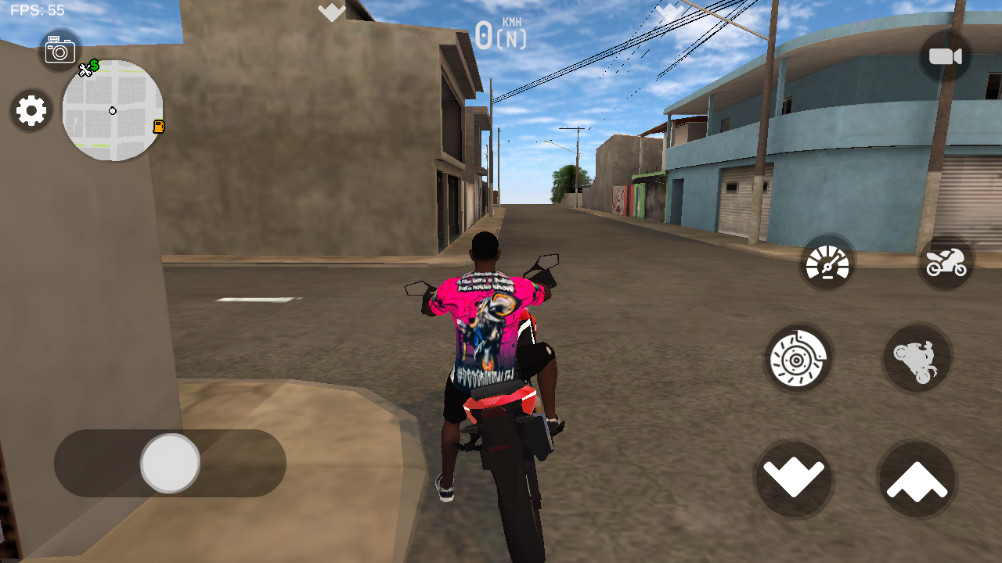This screenshot has width=1002, height=563.
Task: Accelerate using the up chevron button
Action: click(917, 479)
